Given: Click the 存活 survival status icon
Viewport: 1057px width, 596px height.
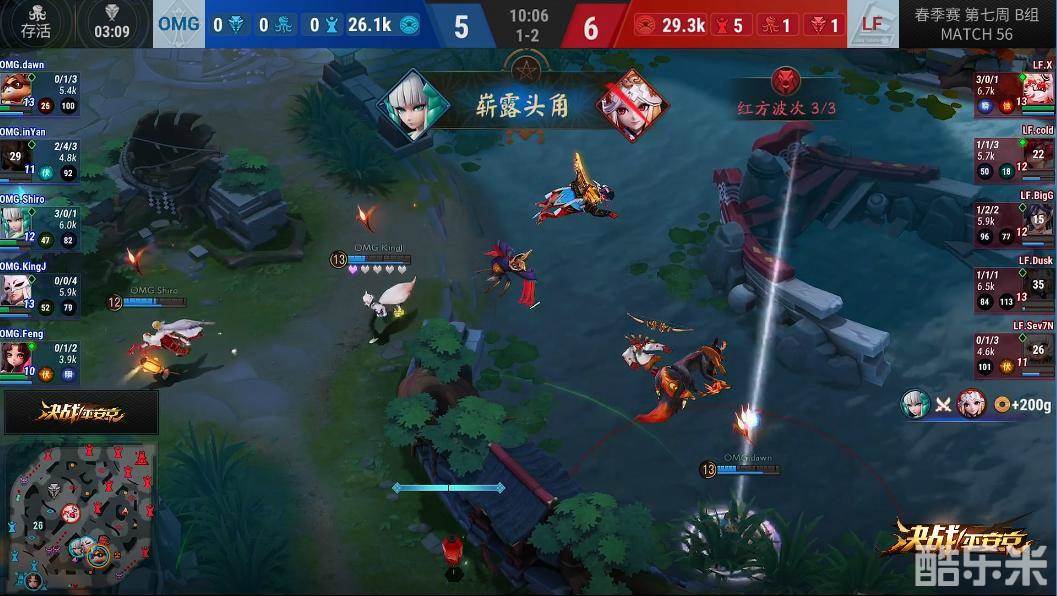Looking at the screenshot, I should pos(35,22).
